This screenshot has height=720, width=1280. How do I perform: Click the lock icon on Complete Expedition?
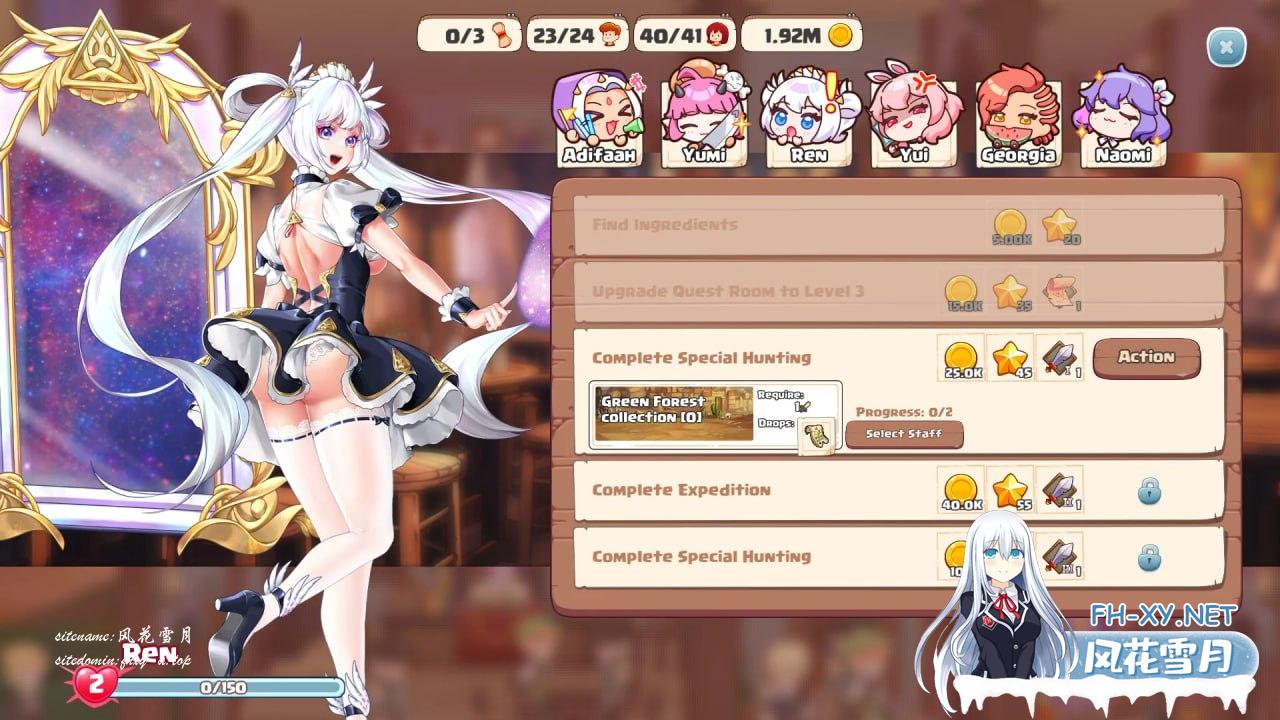click(1150, 491)
